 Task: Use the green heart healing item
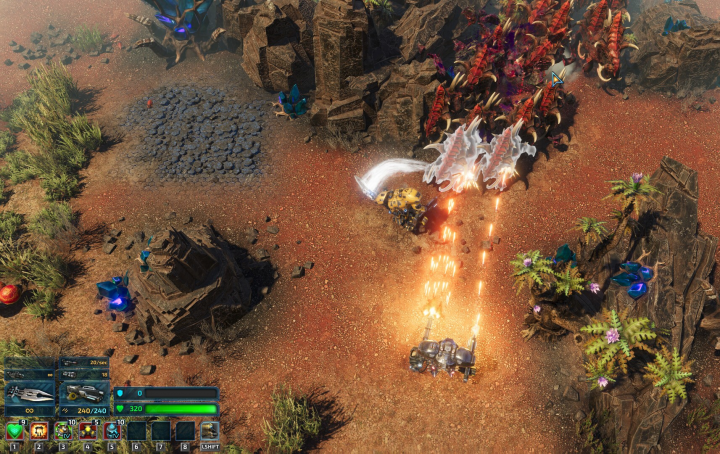pos(14,431)
